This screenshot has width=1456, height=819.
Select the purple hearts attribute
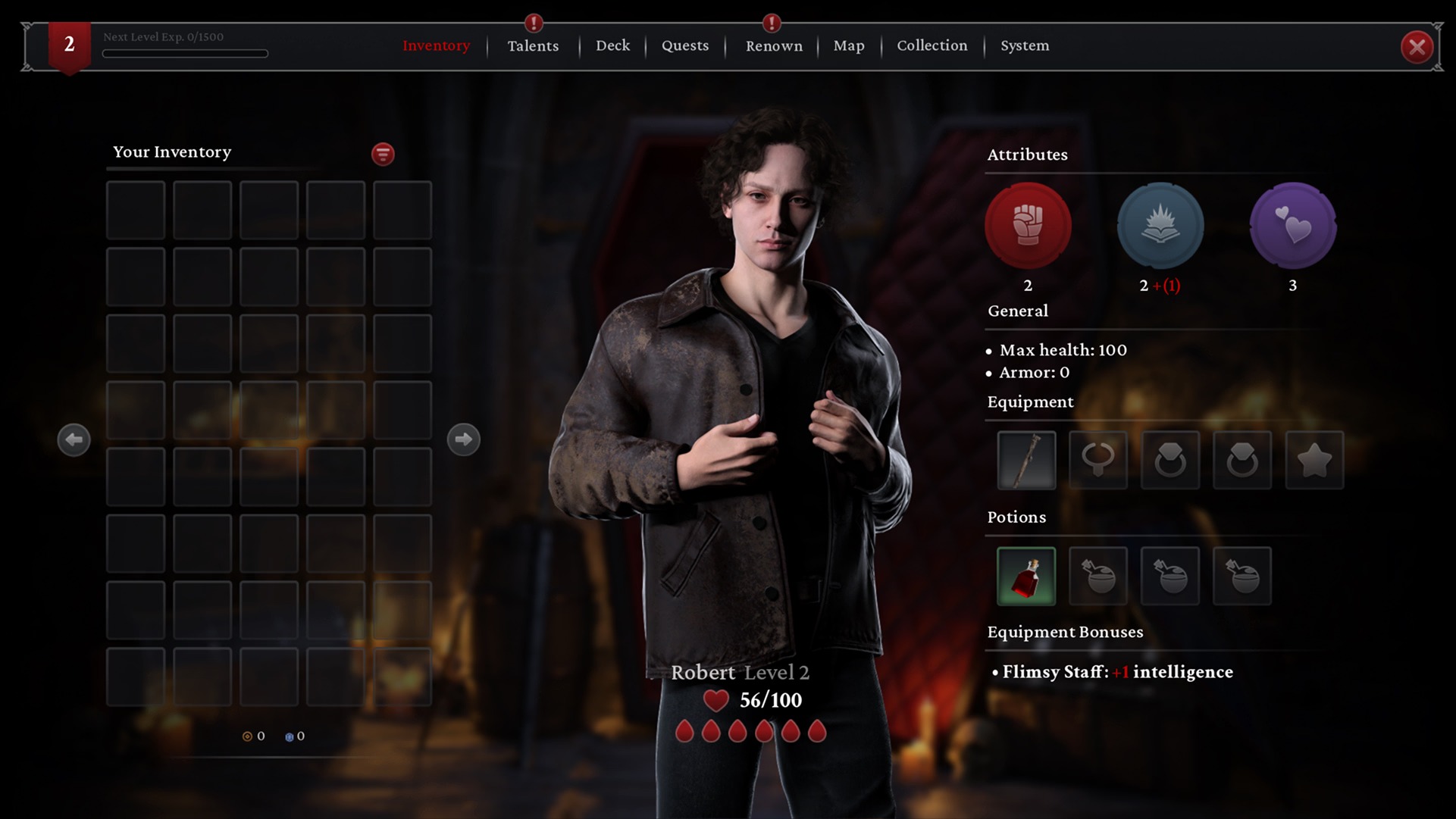(x=1292, y=226)
